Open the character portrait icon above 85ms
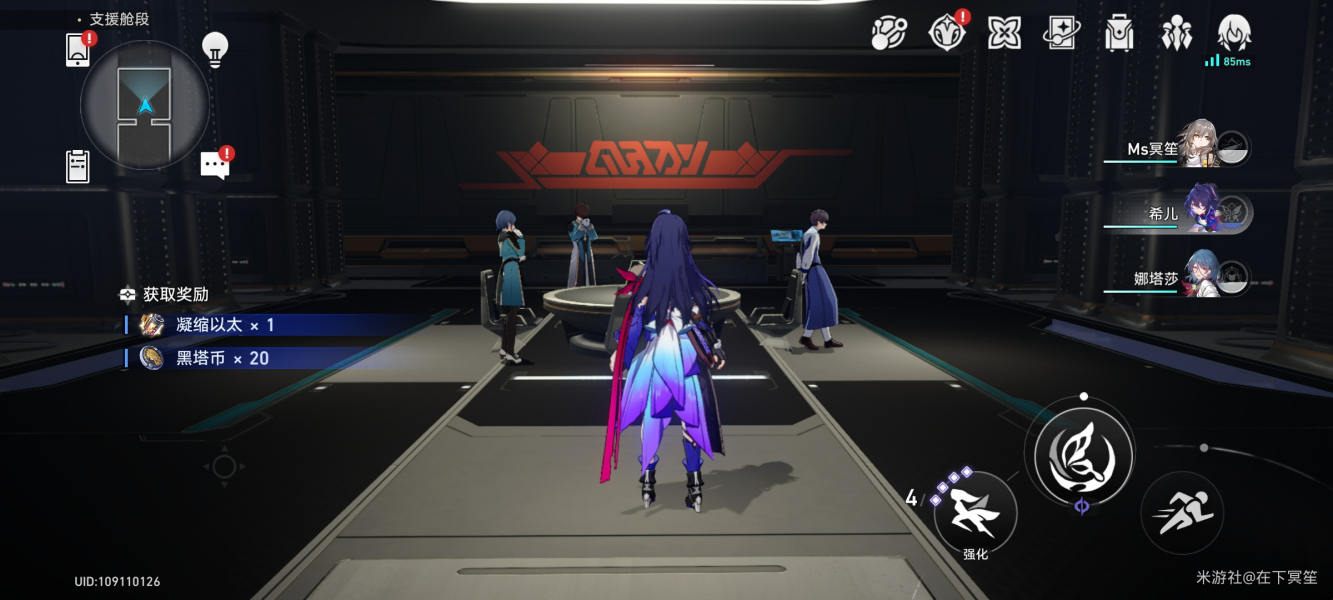This screenshot has height=600, width=1333. point(1234,34)
